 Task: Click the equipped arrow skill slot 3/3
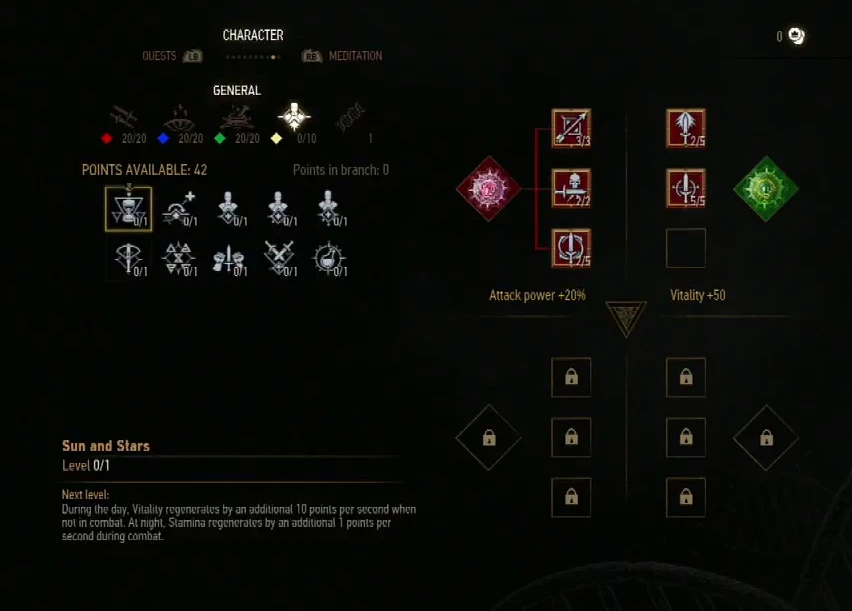[x=571, y=128]
